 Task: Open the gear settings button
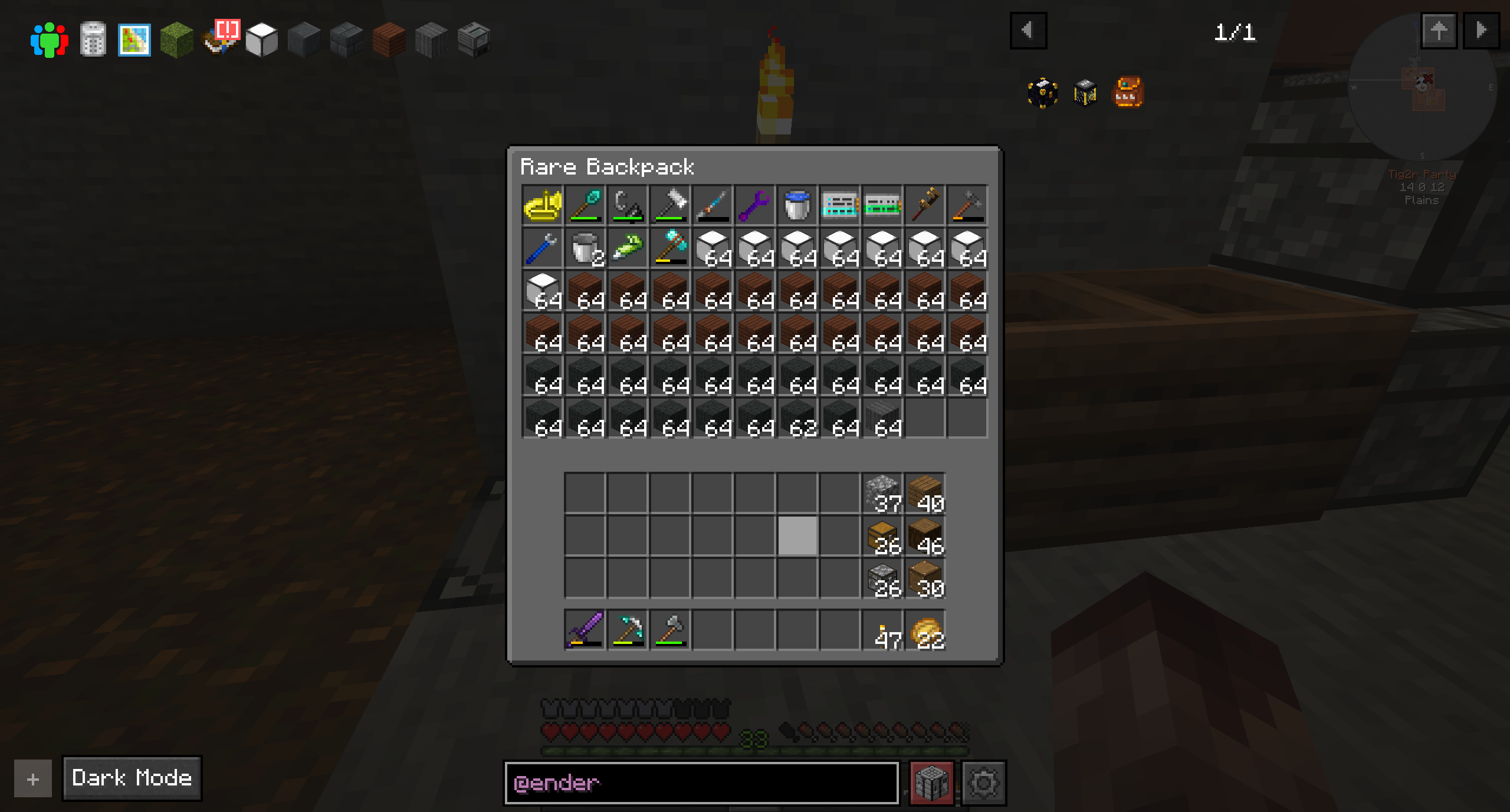pyautogui.click(x=984, y=783)
